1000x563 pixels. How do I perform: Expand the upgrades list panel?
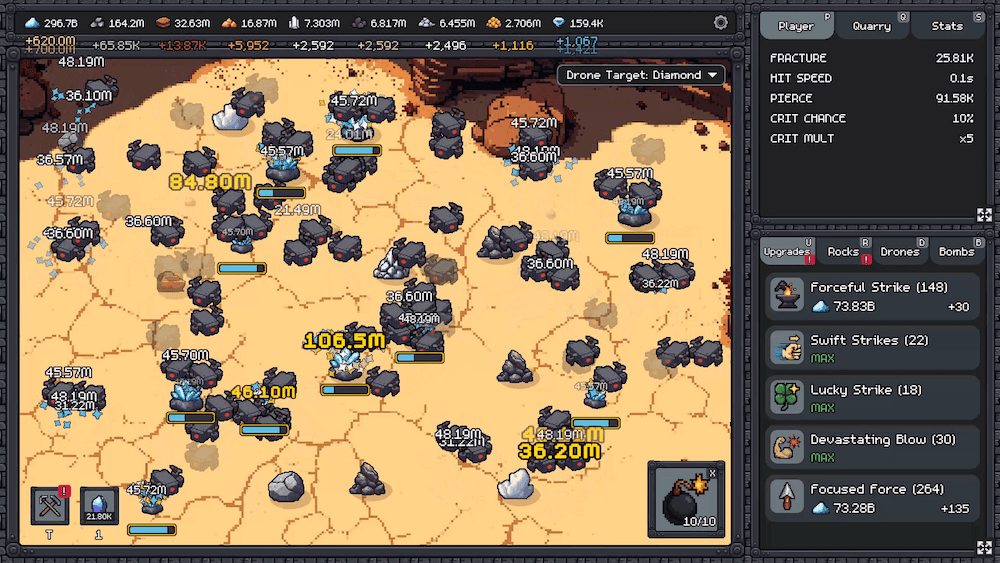coord(984,546)
